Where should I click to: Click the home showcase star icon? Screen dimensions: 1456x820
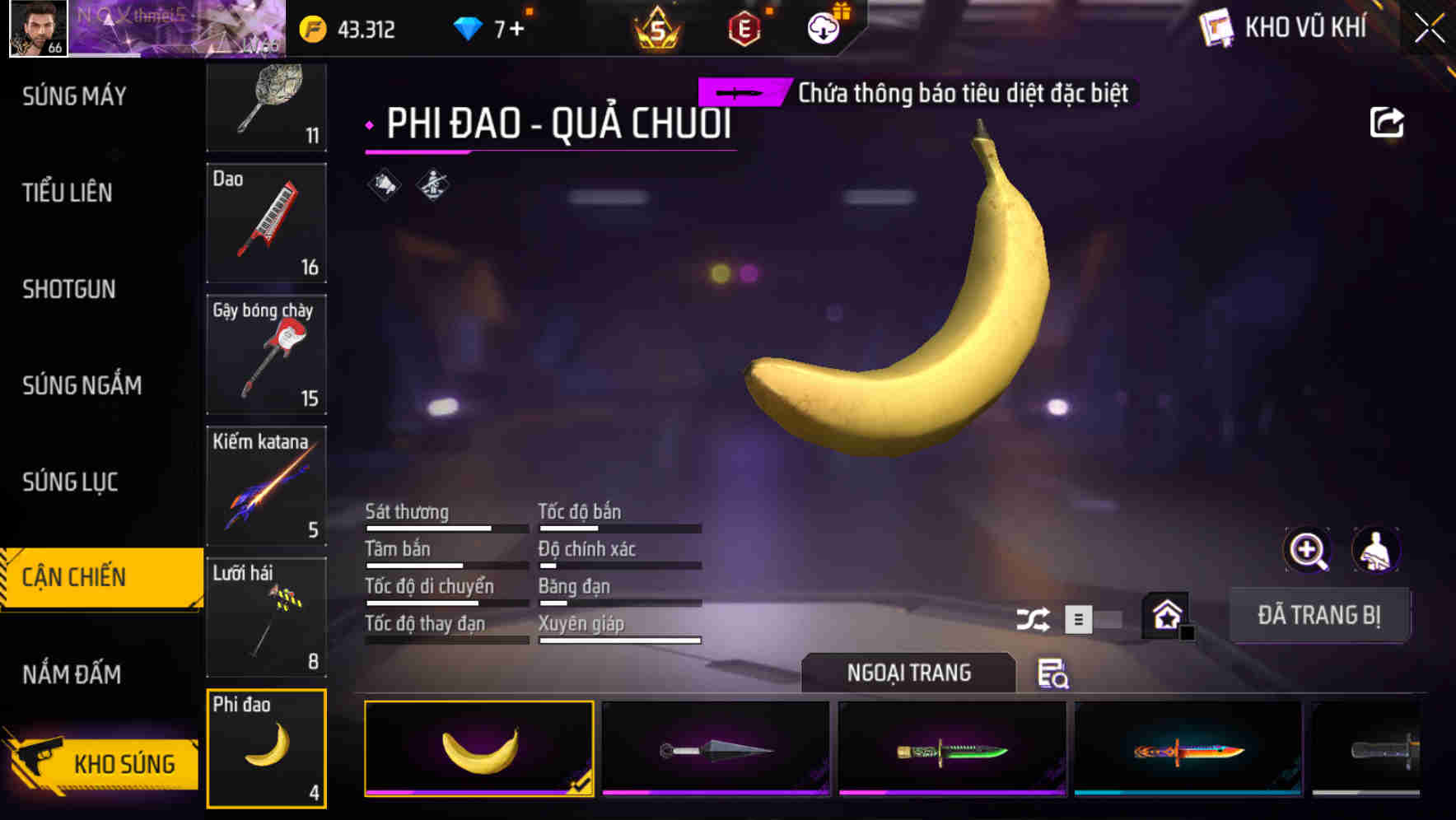[1164, 614]
